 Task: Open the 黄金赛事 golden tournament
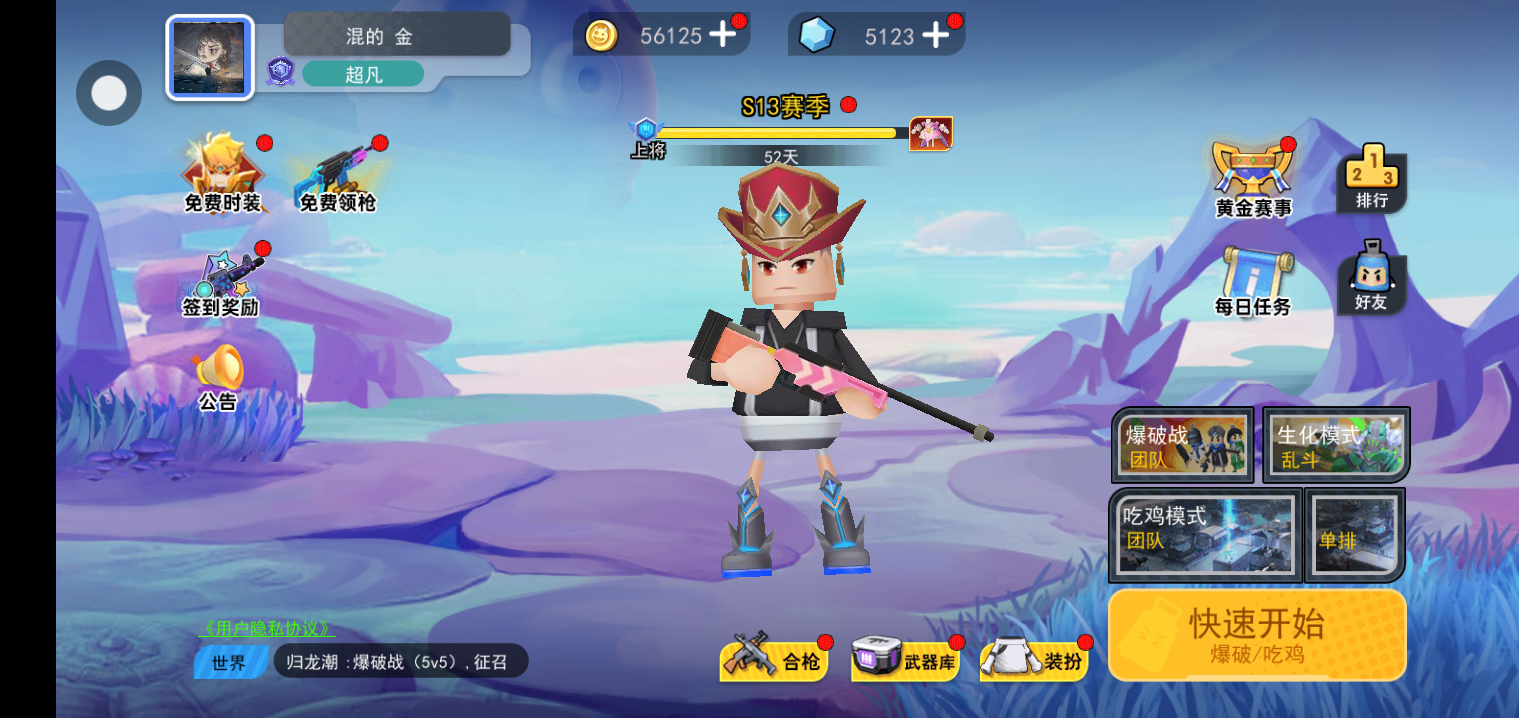(1253, 179)
